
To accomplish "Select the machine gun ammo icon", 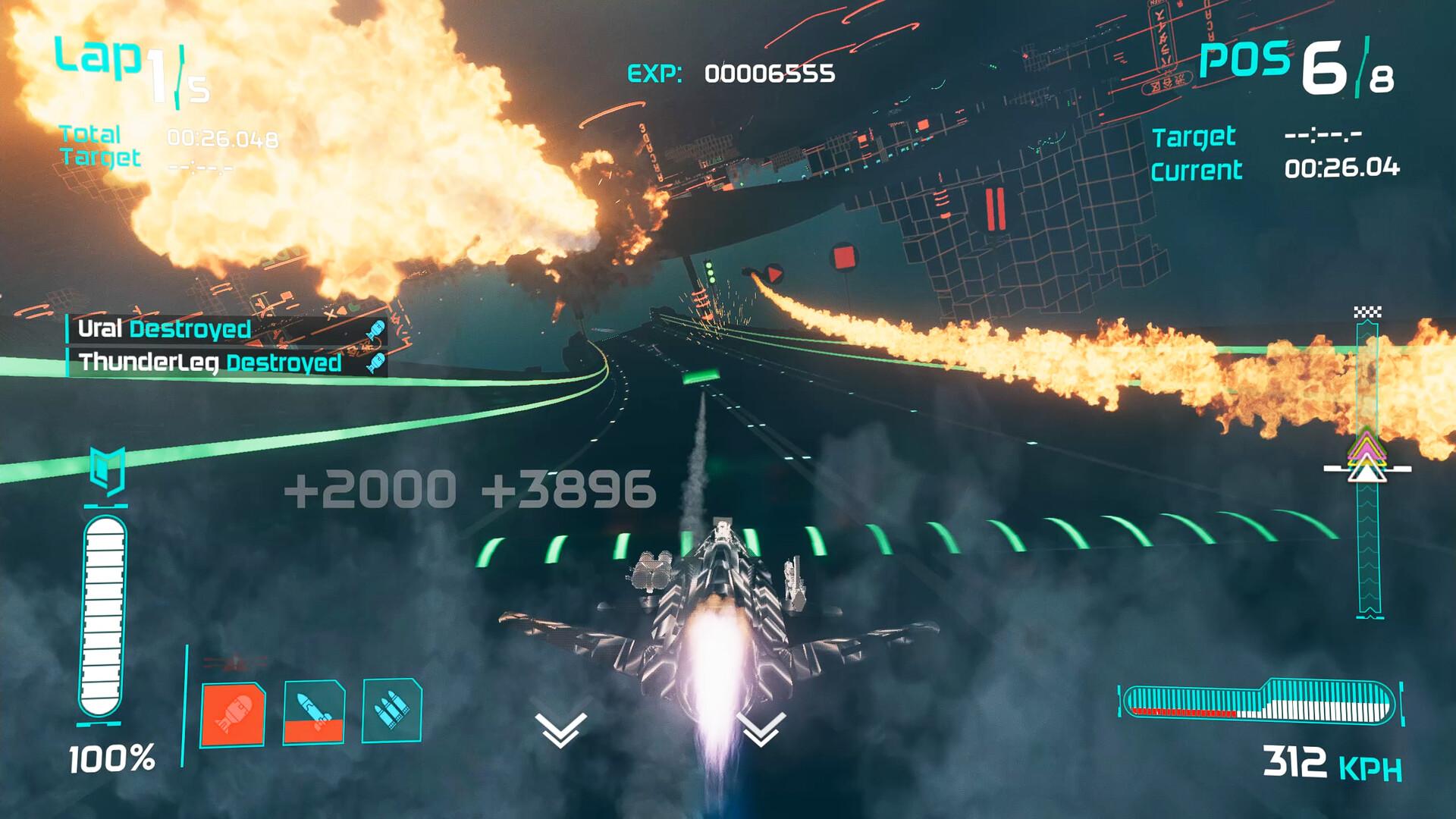I will coord(393,709).
